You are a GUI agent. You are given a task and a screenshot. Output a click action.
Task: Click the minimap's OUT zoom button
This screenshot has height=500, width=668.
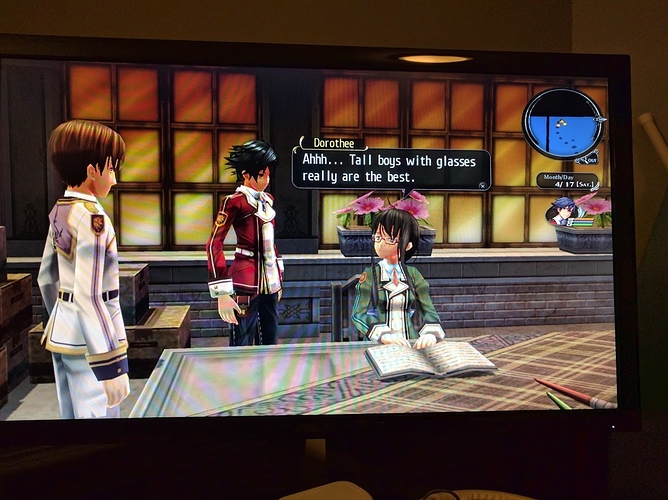tap(591, 158)
